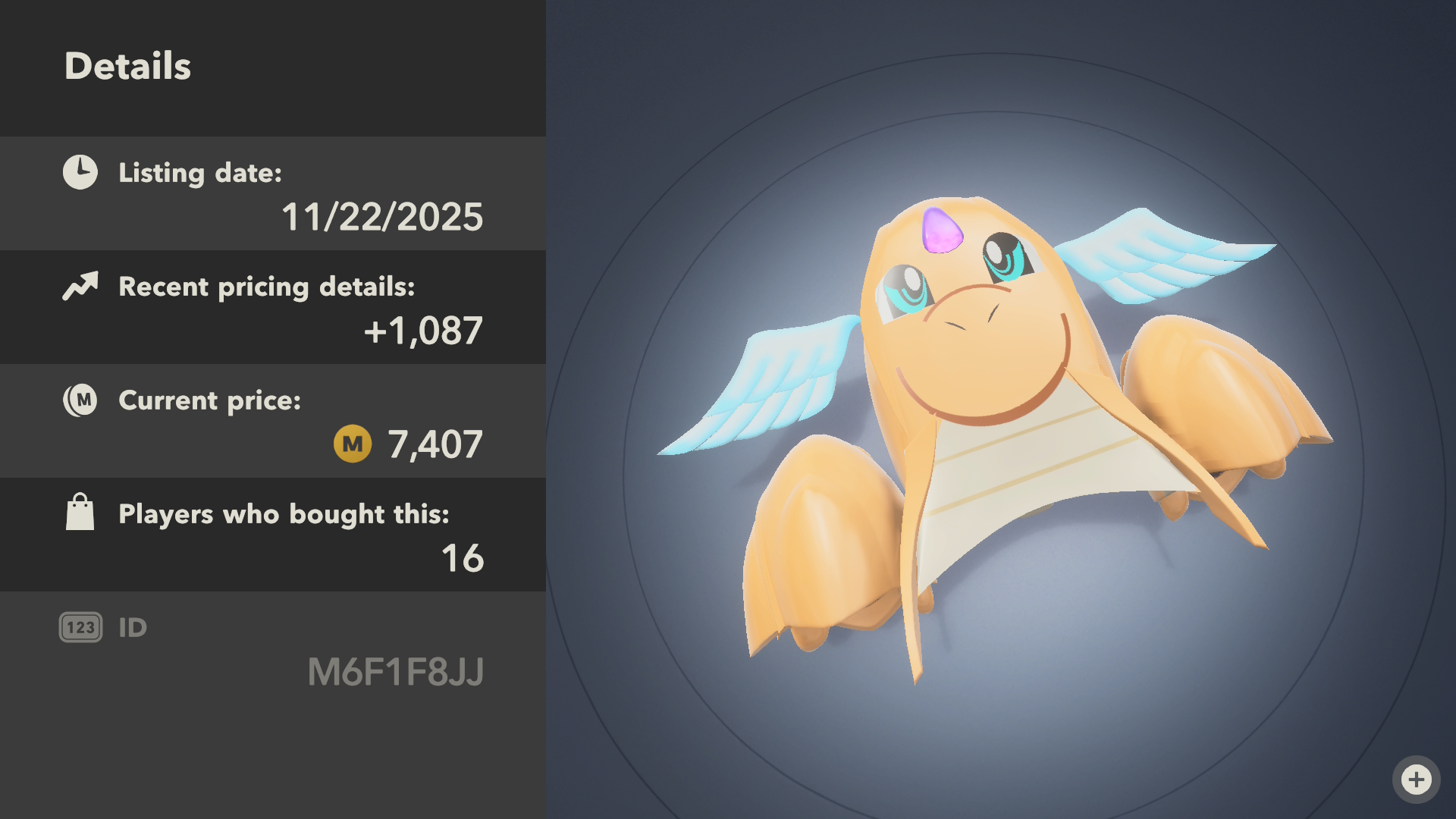Click the buyer count showing 16

[465, 558]
